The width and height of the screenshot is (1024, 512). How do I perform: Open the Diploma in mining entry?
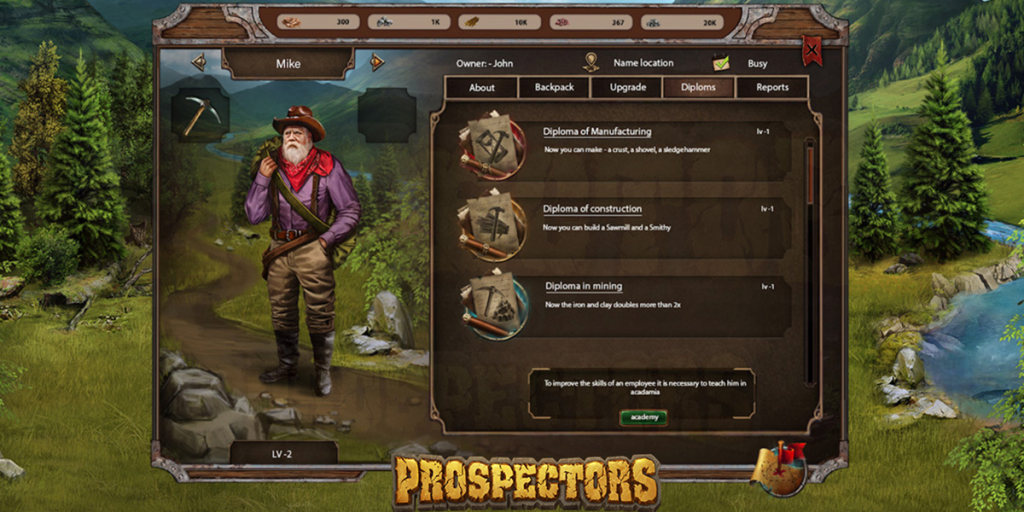tap(583, 286)
